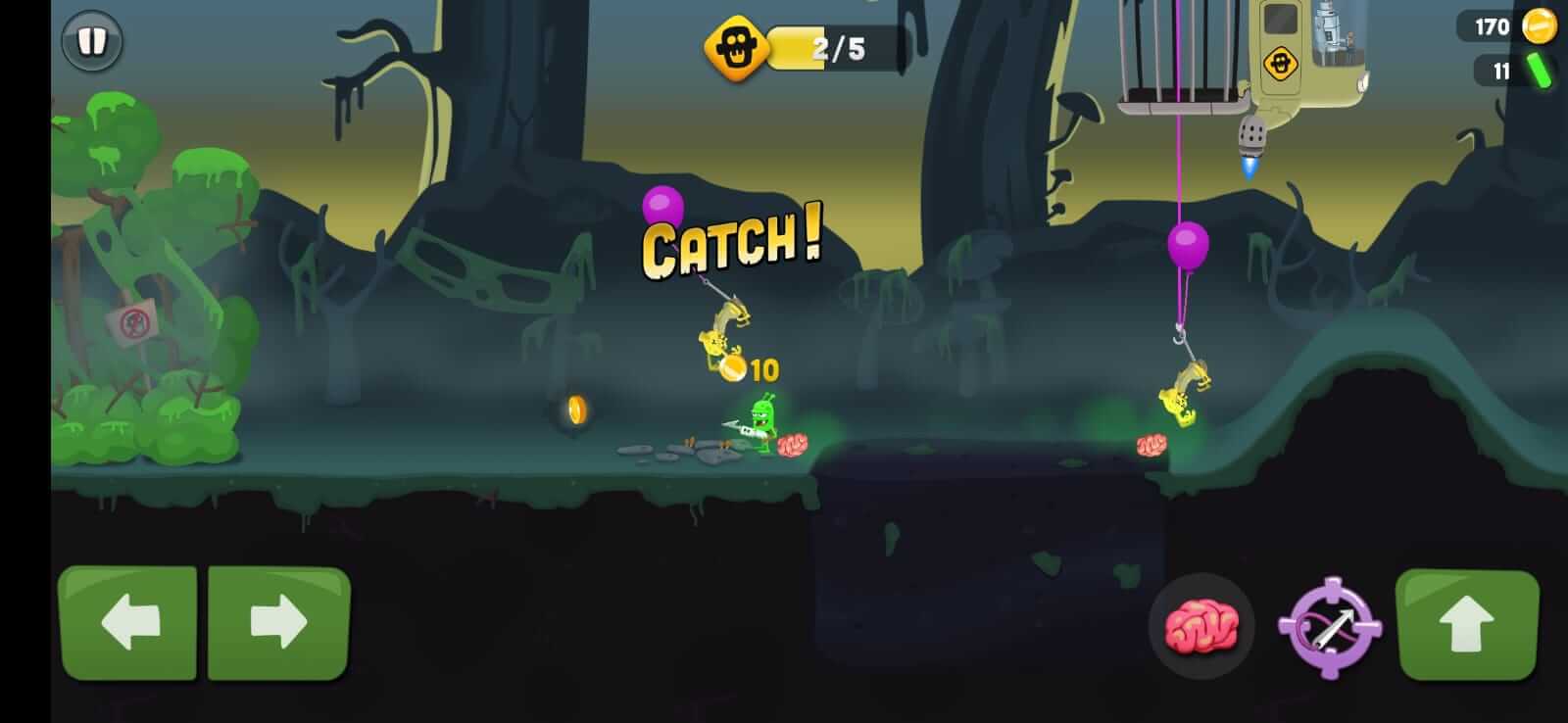
Task: Click the rocket thruster under the flying lab
Action: 1253,137
